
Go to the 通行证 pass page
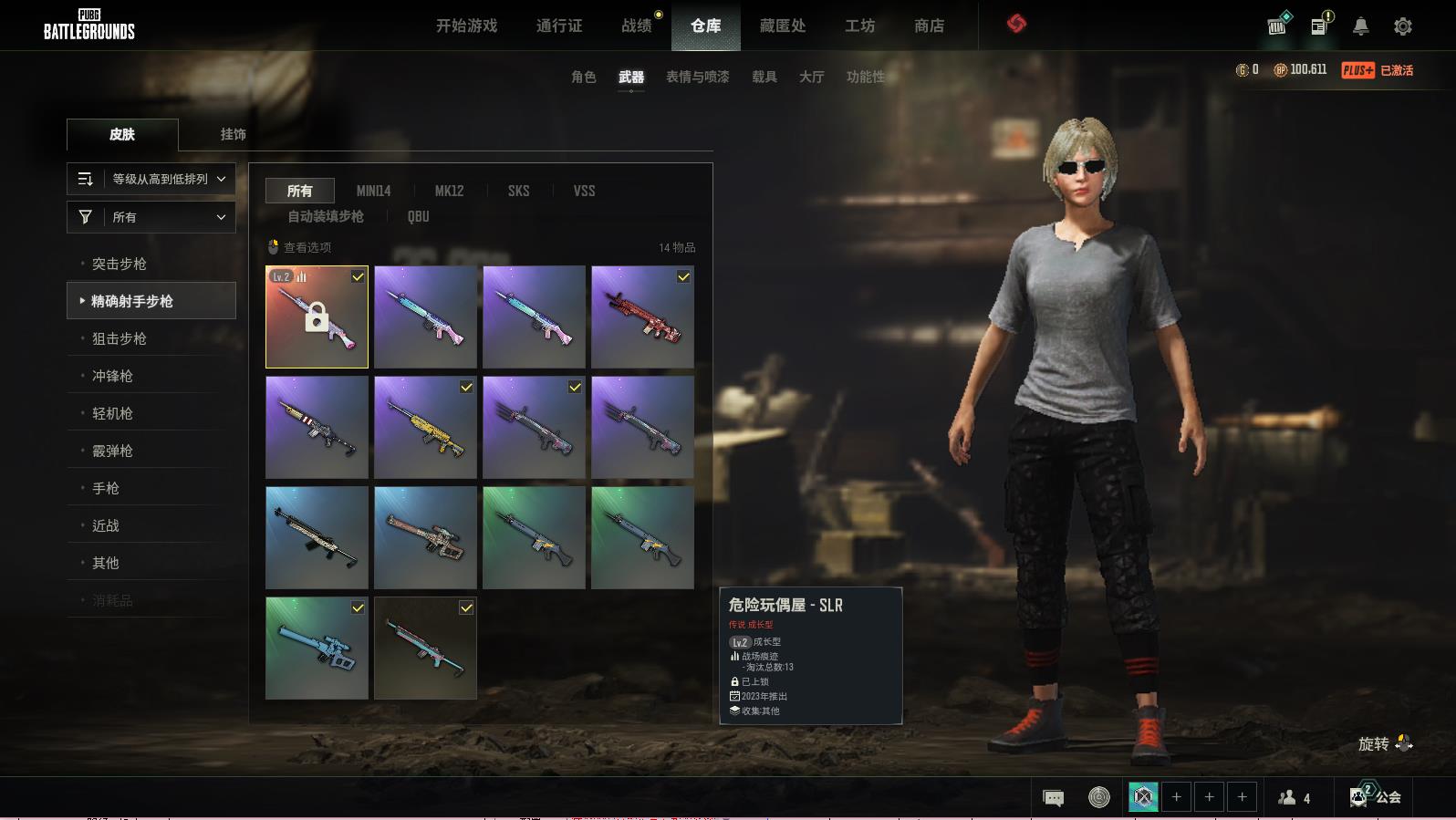pyautogui.click(x=559, y=26)
